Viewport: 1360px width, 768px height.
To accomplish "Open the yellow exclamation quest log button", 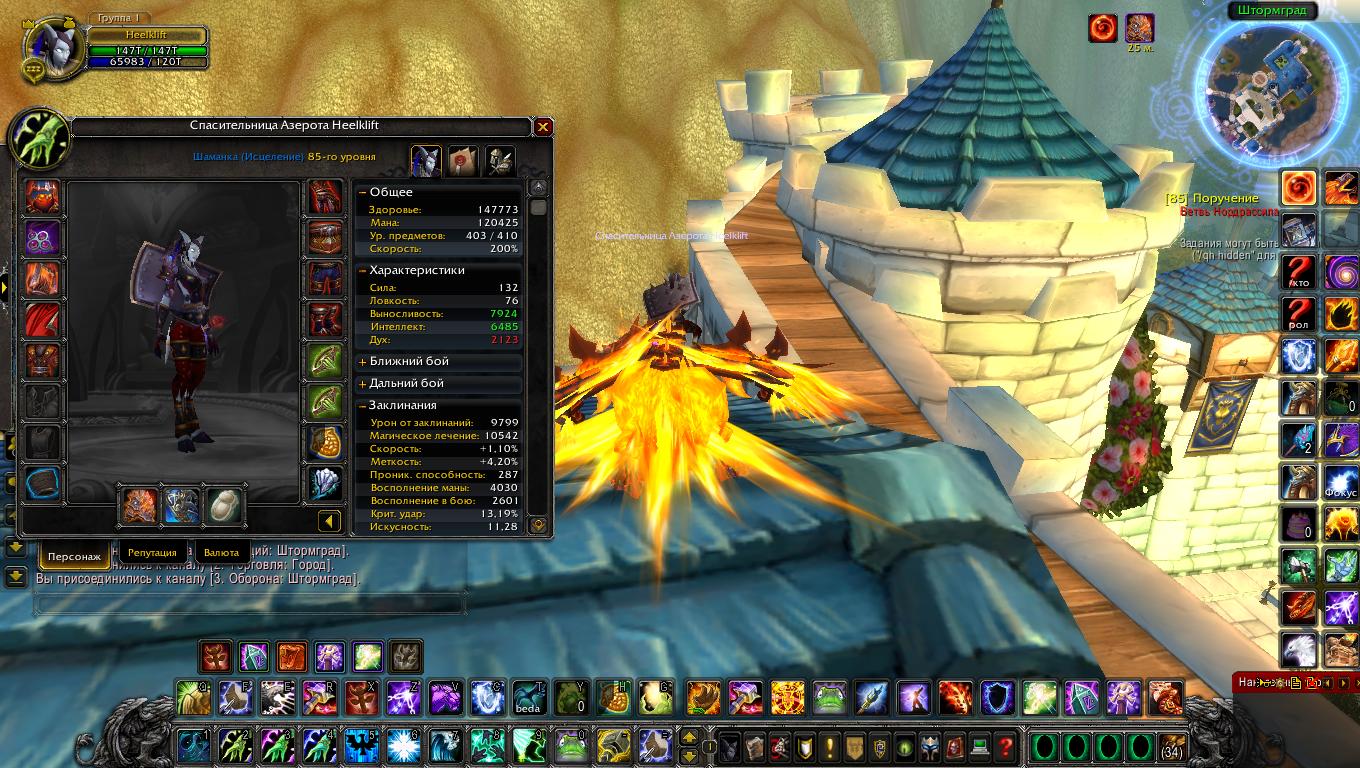I will [x=829, y=746].
